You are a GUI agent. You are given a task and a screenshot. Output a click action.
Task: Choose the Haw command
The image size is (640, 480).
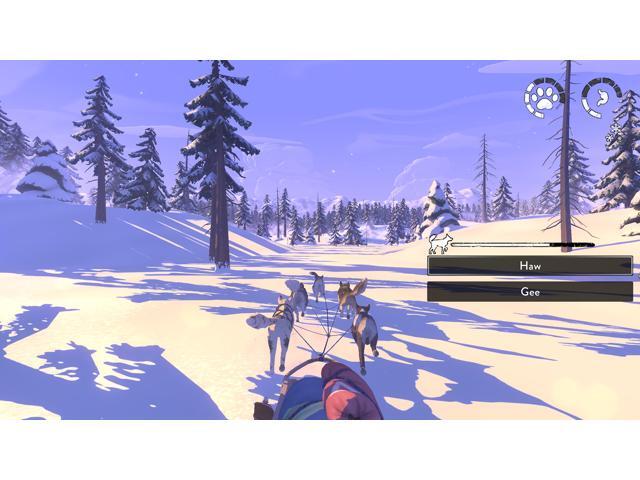tap(529, 266)
